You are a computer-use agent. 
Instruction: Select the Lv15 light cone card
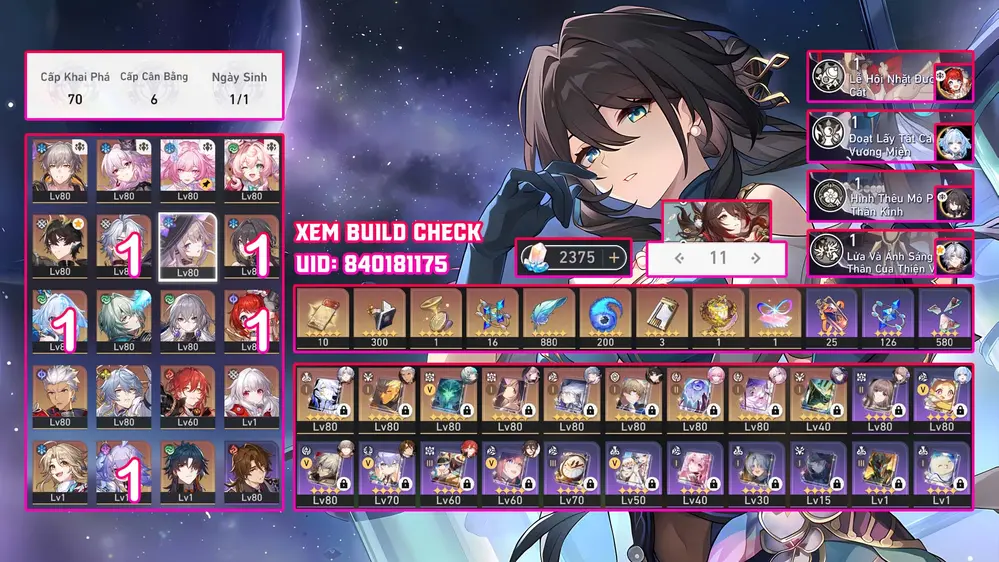coord(817,473)
